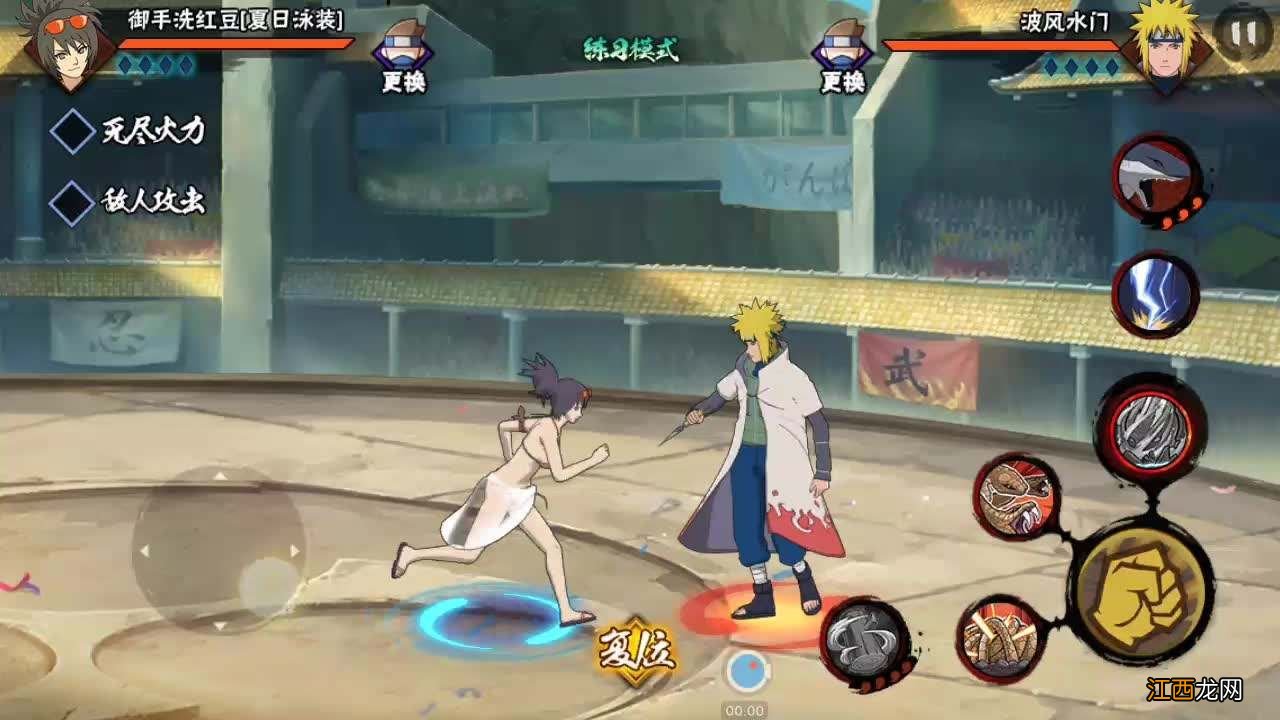The image size is (1280, 720).
Task: Pause the match
Action: tap(1242, 34)
